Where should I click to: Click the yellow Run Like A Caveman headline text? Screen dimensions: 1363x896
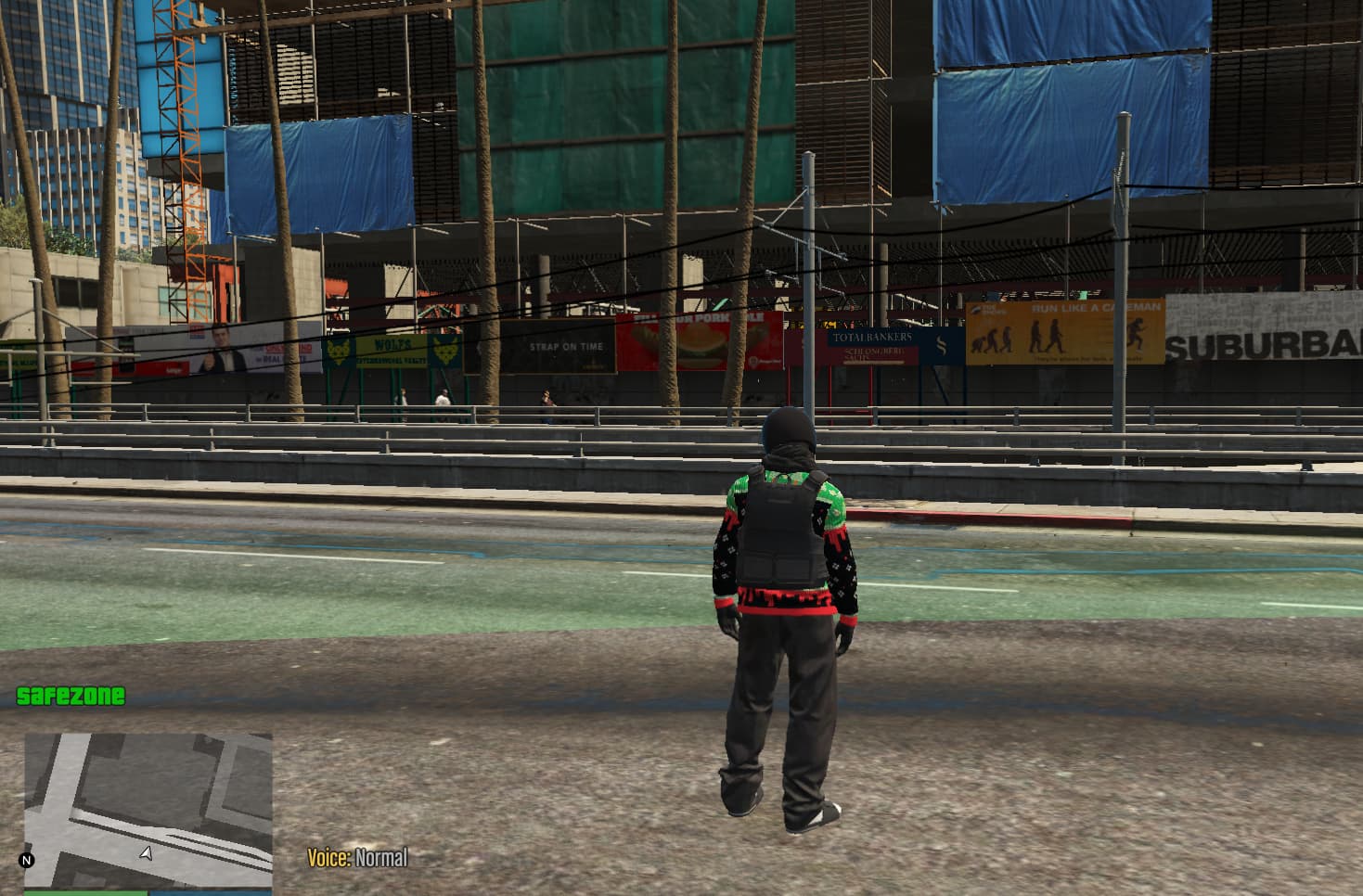click(1095, 307)
